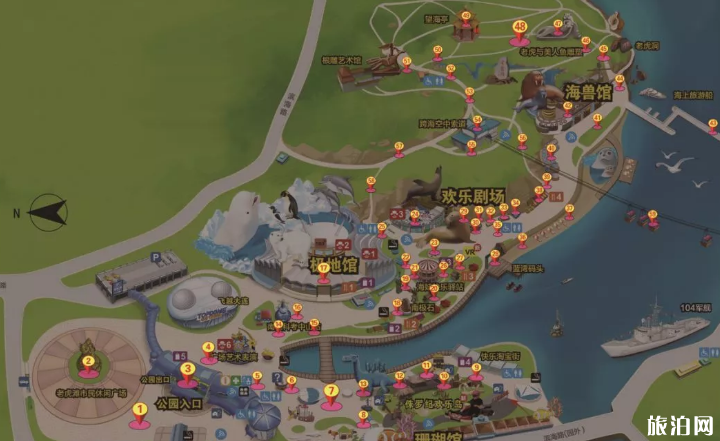Screen dimensions: 720x441
Task: Select map marker number 7
Action: point(258,377)
